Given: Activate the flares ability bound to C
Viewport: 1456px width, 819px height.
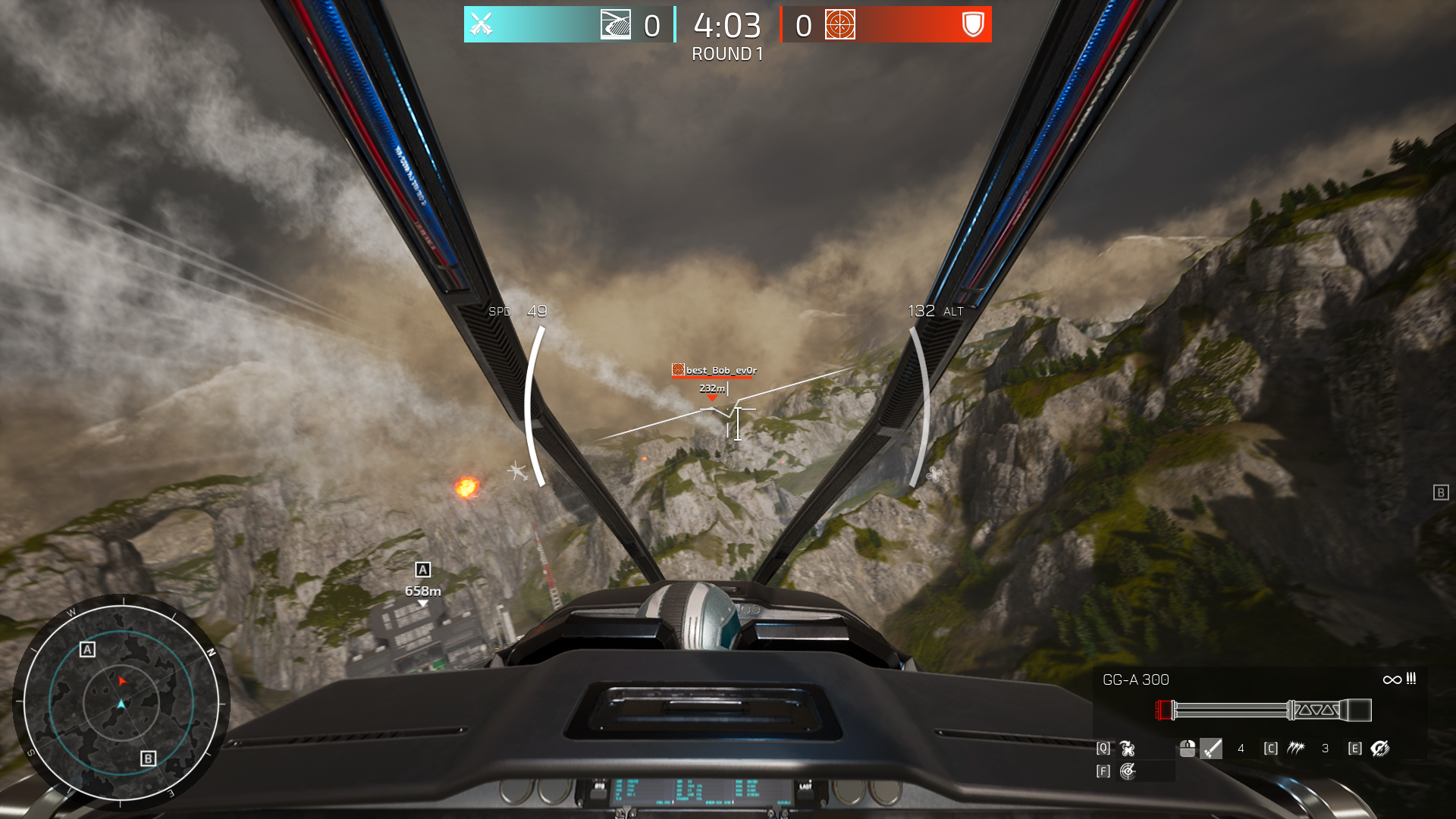Looking at the screenshot, I should pyautogui.click(x=1297, y=748).
